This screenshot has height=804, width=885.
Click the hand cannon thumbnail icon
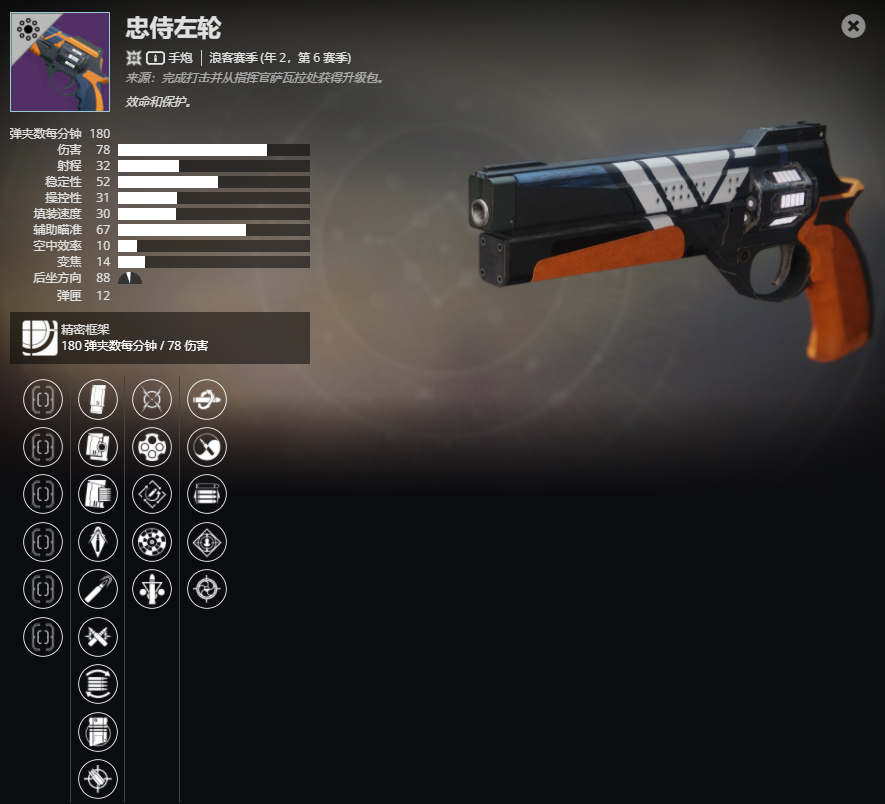pos(60,62)
